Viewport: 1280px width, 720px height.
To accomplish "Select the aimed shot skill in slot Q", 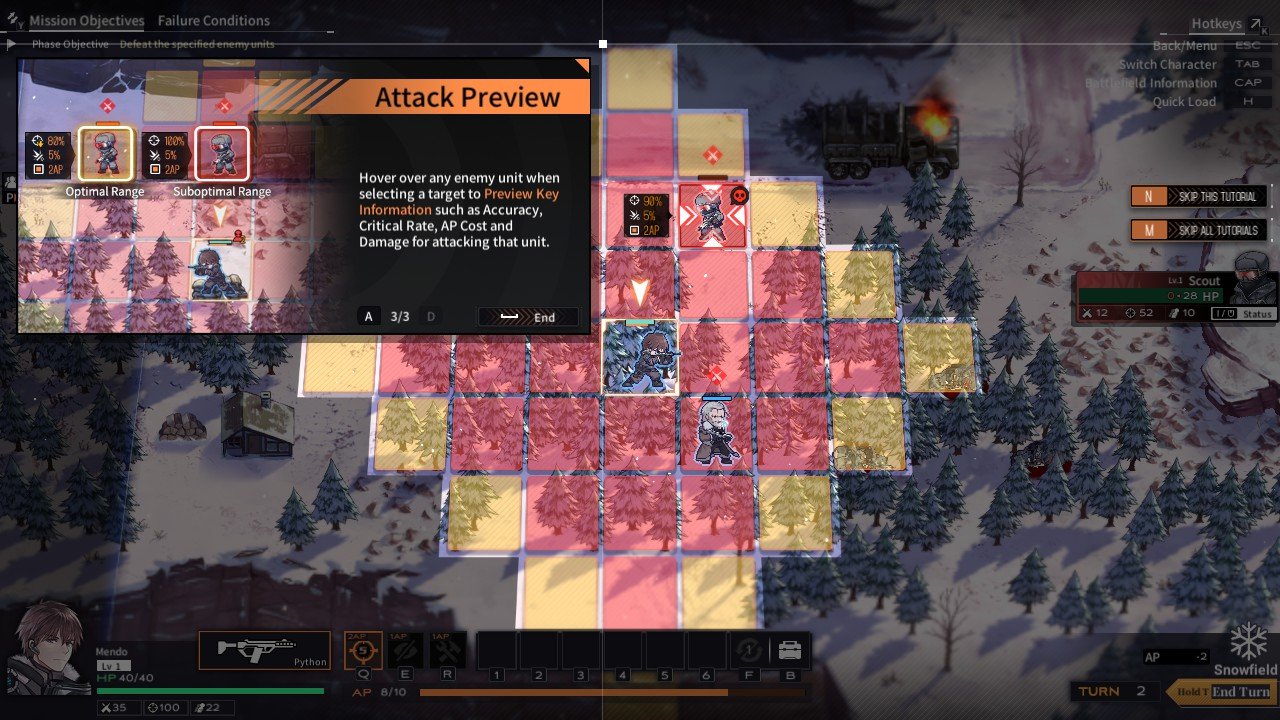I will point(362,648).
